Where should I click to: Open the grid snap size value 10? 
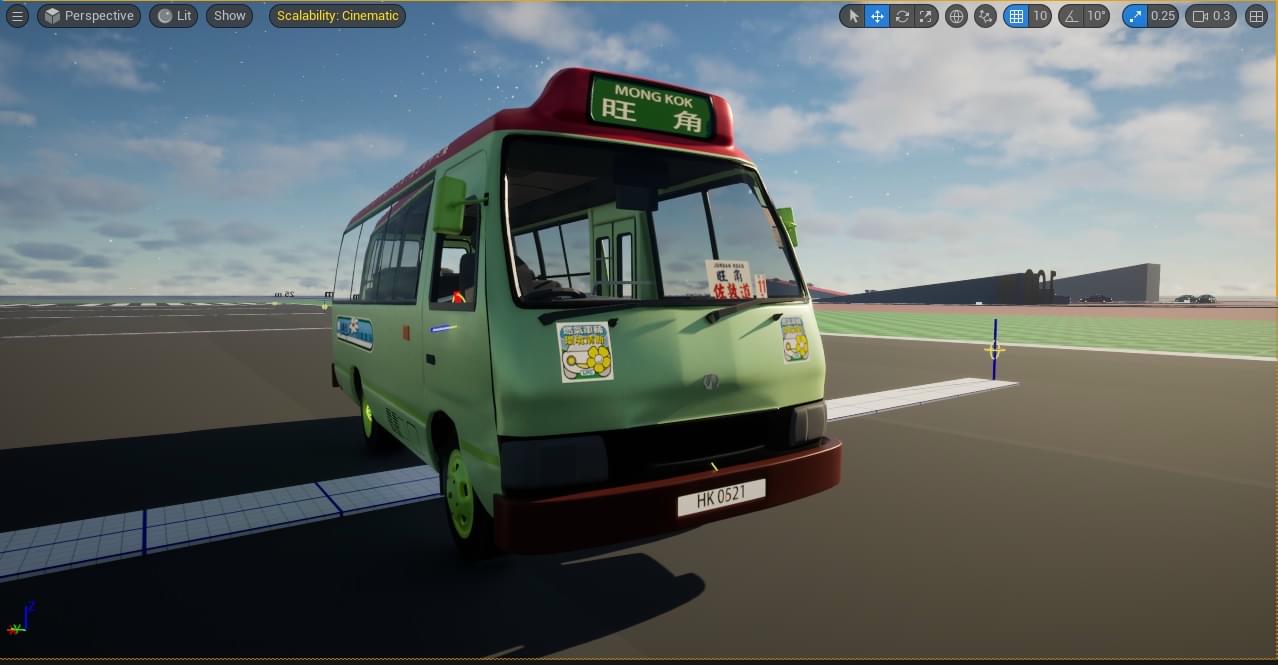1040,16
